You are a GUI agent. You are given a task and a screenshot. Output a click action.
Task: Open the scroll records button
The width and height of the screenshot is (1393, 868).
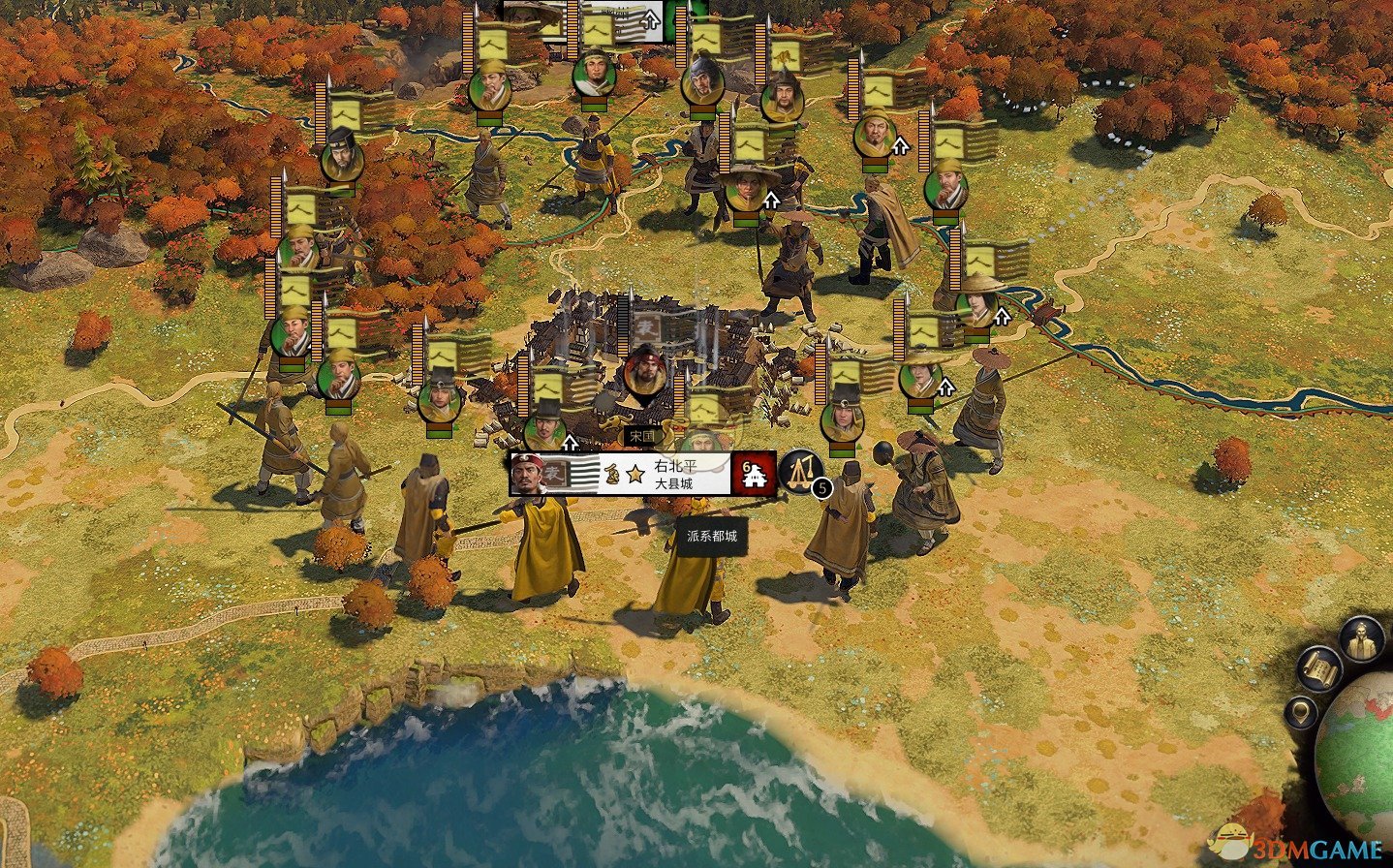[x=1318, y=667]
